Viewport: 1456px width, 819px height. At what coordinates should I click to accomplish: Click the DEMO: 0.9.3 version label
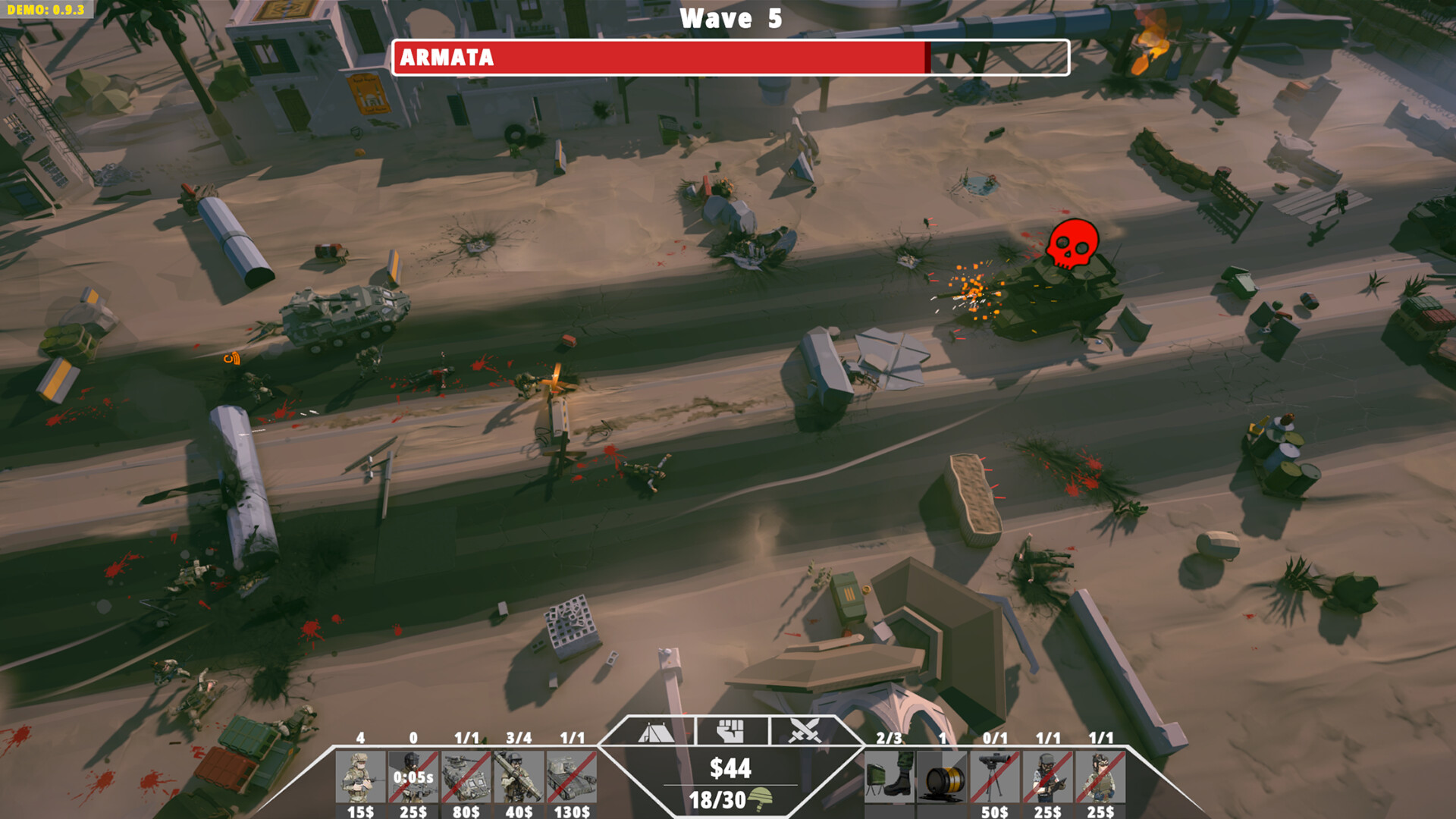(45, 10)
